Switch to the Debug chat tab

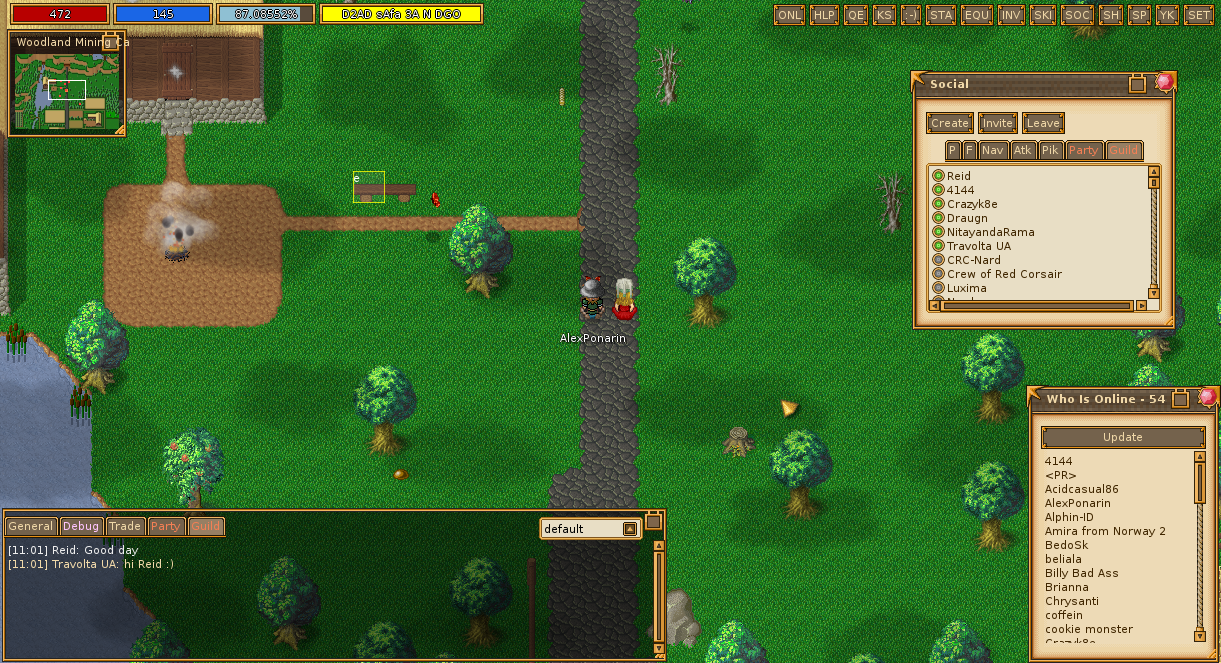pyautogui.click(x=81, y=526)
